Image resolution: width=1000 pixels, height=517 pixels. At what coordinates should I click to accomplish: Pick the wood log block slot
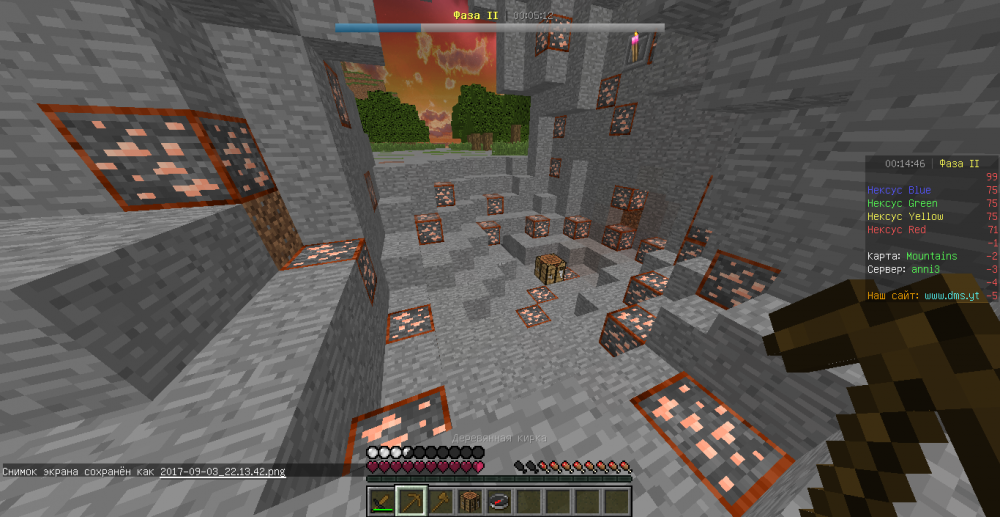coord(470,500)
